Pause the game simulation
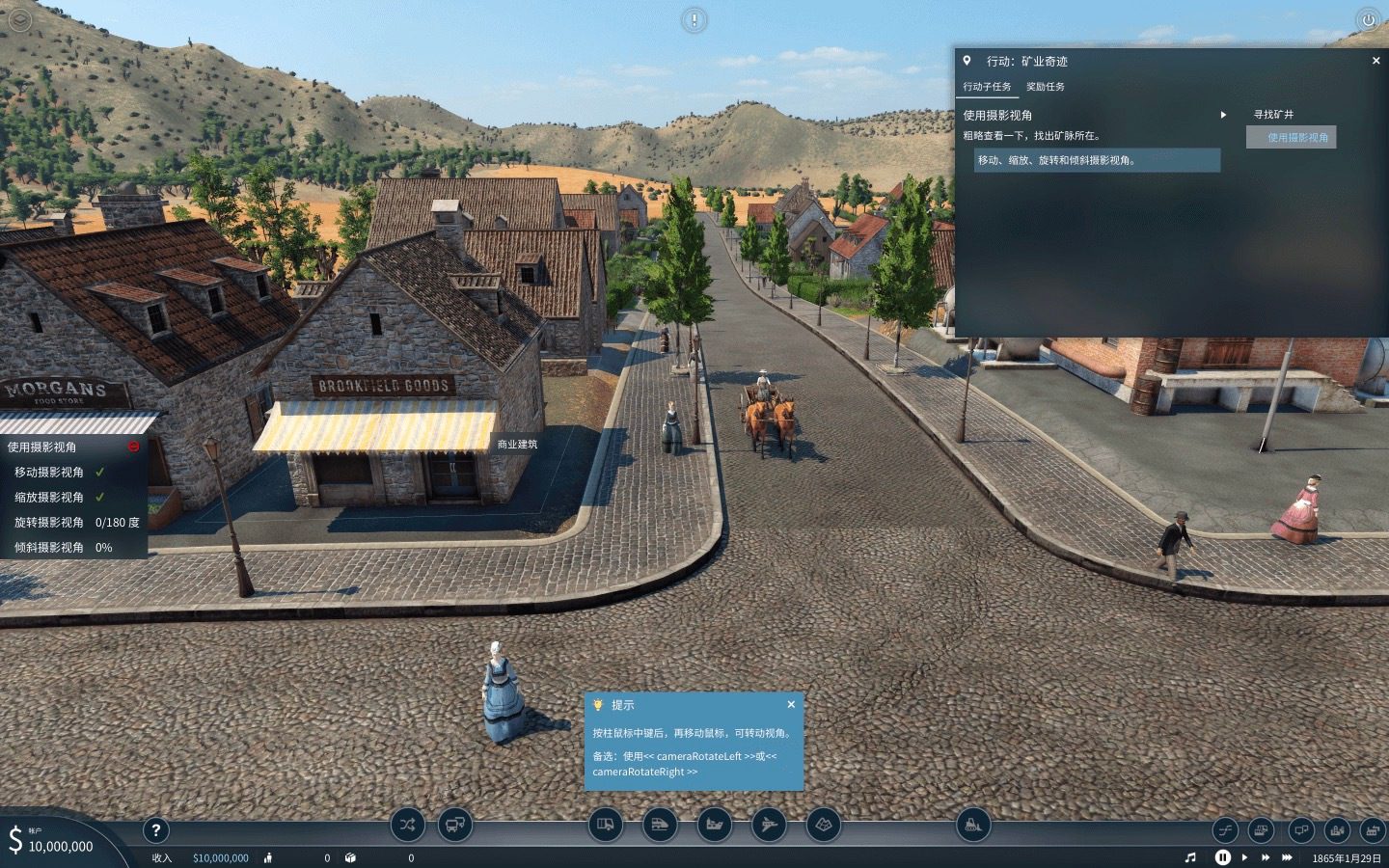The height and width of the screenshot is (868, 1389). pos(1222,857)
